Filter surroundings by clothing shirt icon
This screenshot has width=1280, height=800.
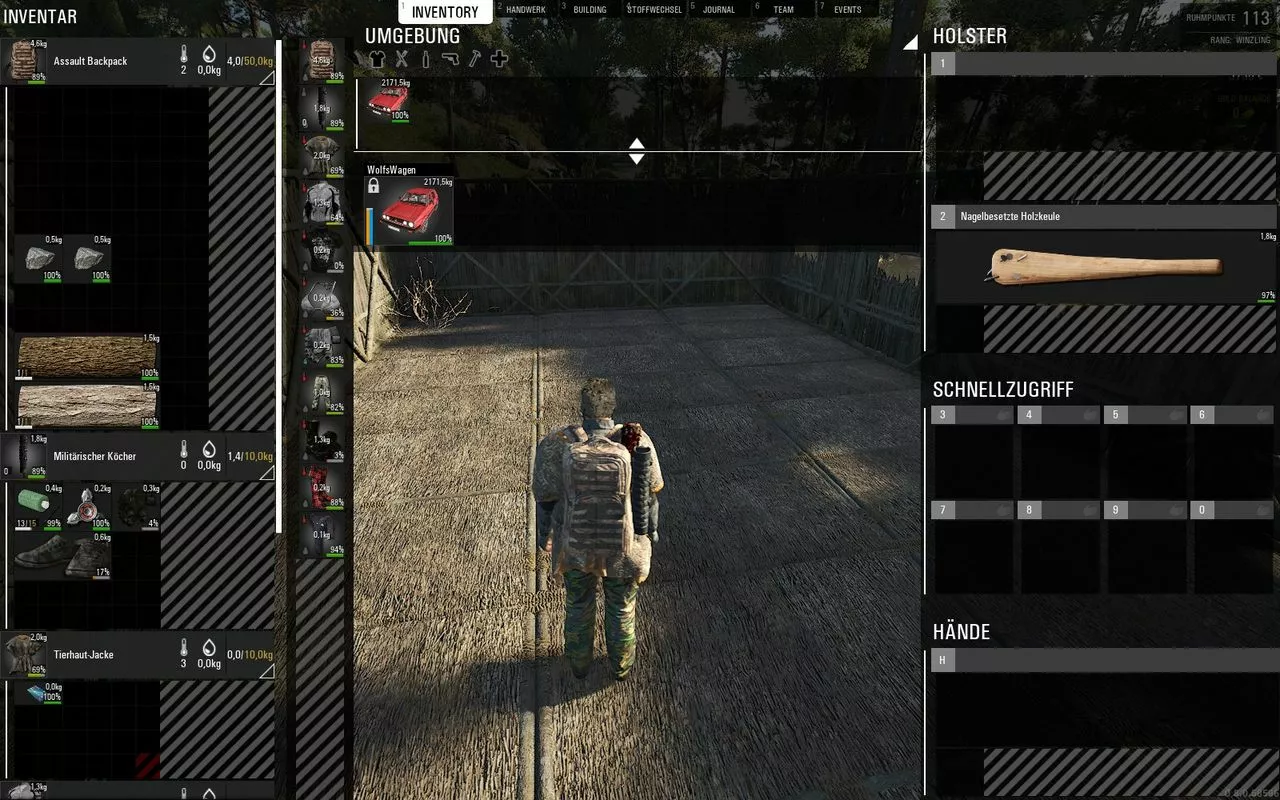click(377, 59)
